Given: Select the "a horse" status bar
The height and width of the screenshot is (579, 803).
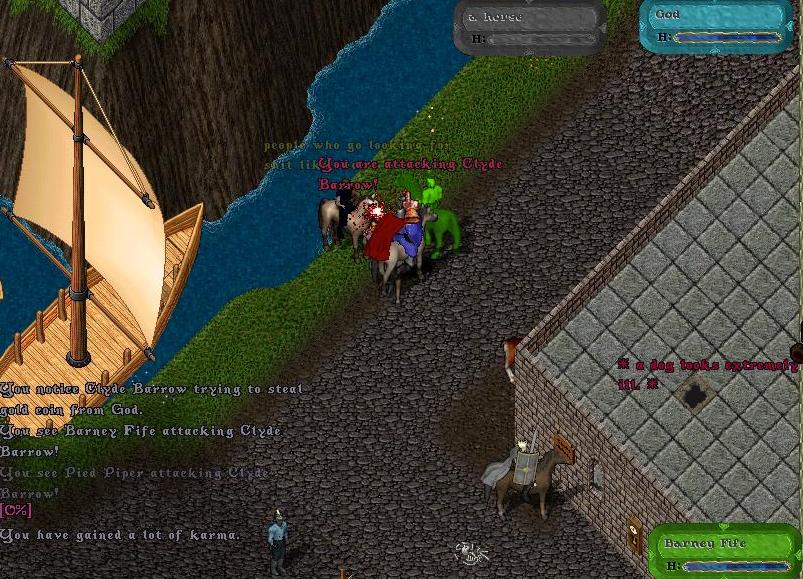Looking at the screenshot, I should click(x=529, y=27).
